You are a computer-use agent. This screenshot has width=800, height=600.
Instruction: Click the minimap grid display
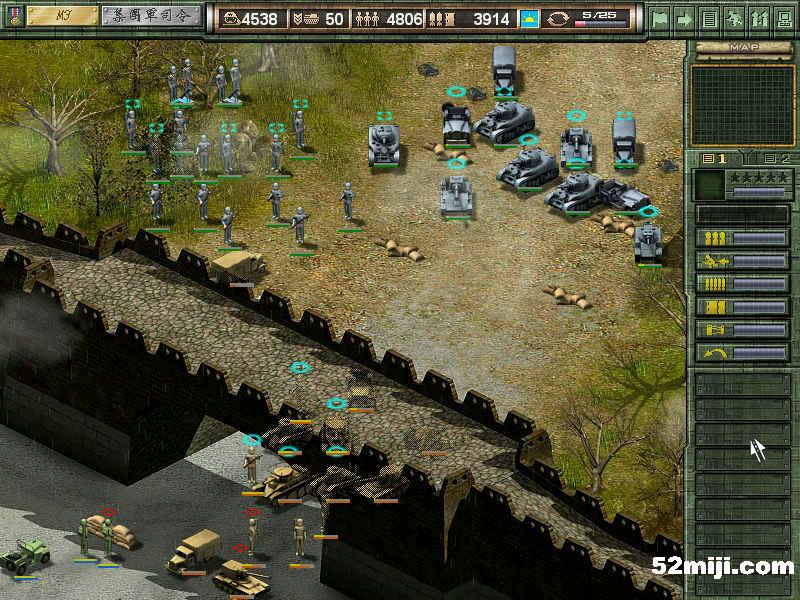(742, 104)
